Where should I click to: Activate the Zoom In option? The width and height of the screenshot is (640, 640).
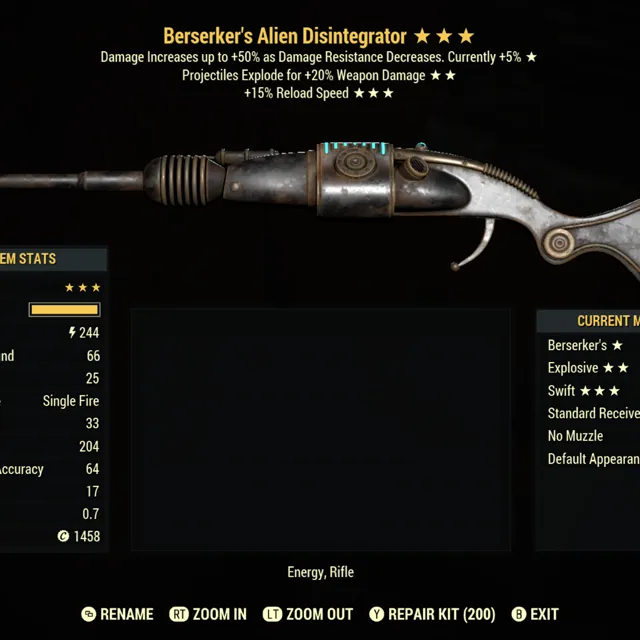pyautogui.click(x=208, y=614)
